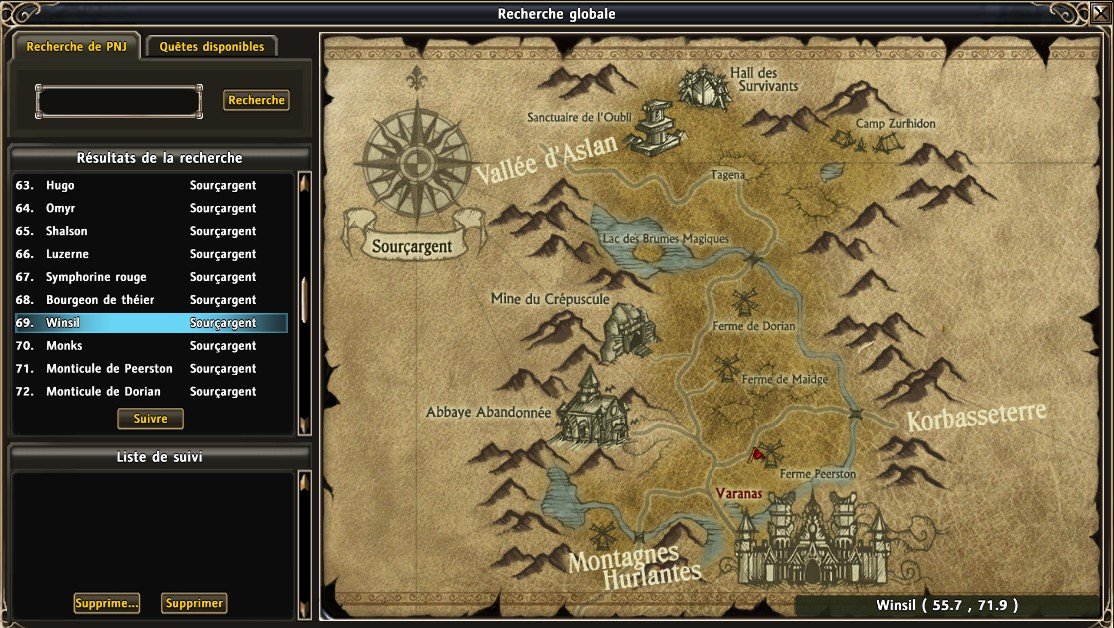This screenshot has height=628, width=1114.
Task: Close the Recherche globale window
Action: pyautogui.click(x=1099, y=13)
